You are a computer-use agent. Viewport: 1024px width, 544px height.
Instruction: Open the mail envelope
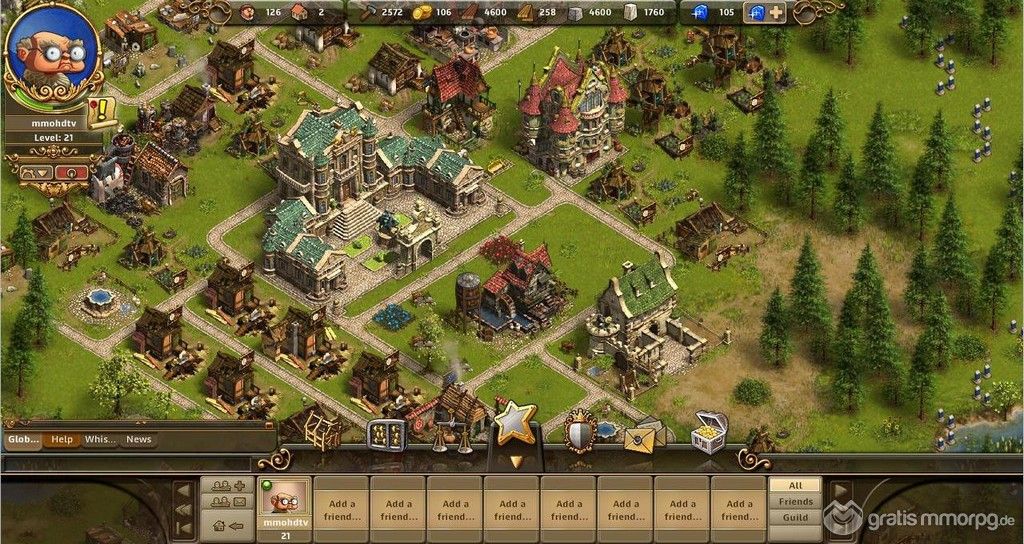(644, 435)
